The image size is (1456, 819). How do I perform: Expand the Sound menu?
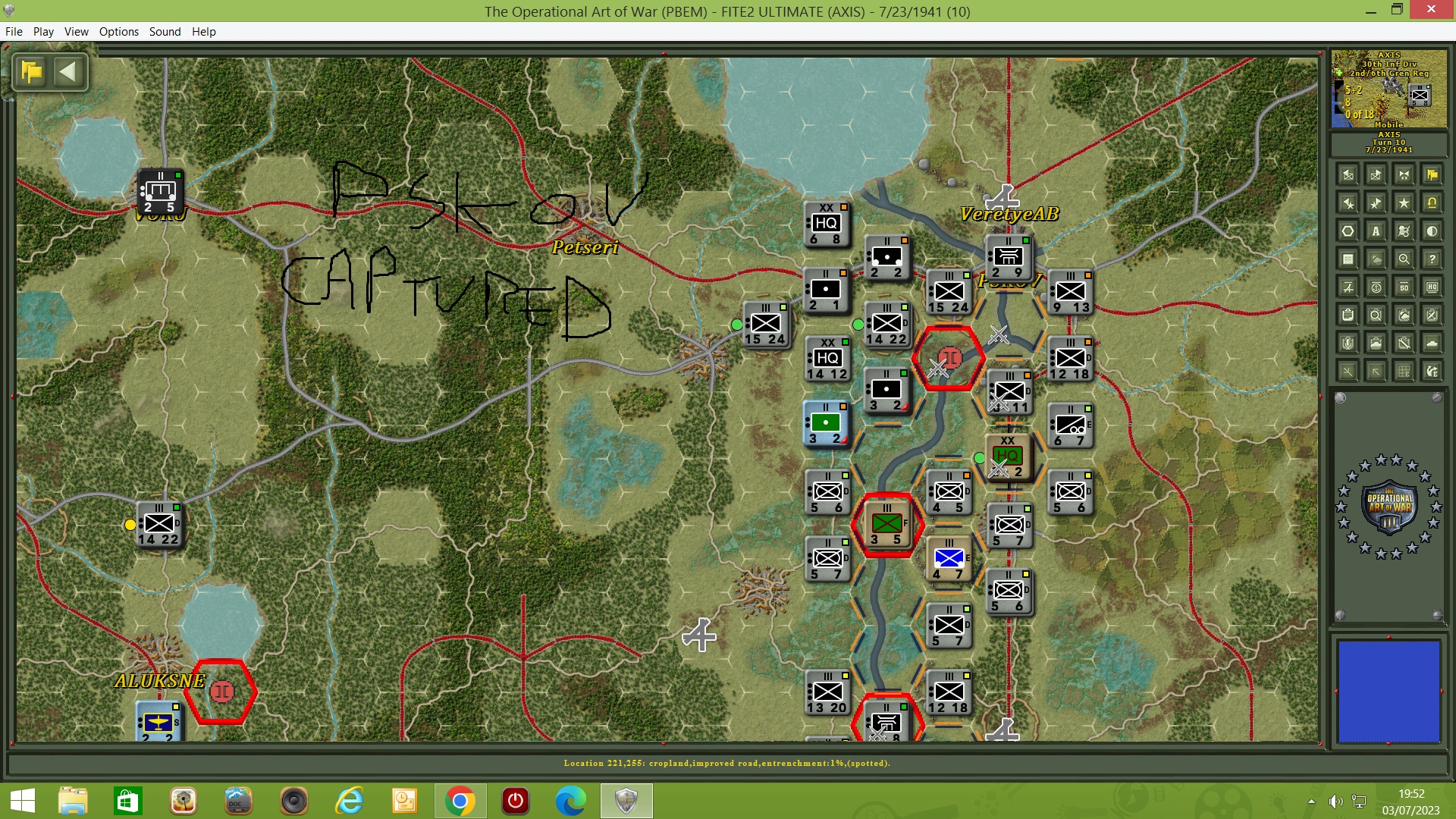[165, 32]
